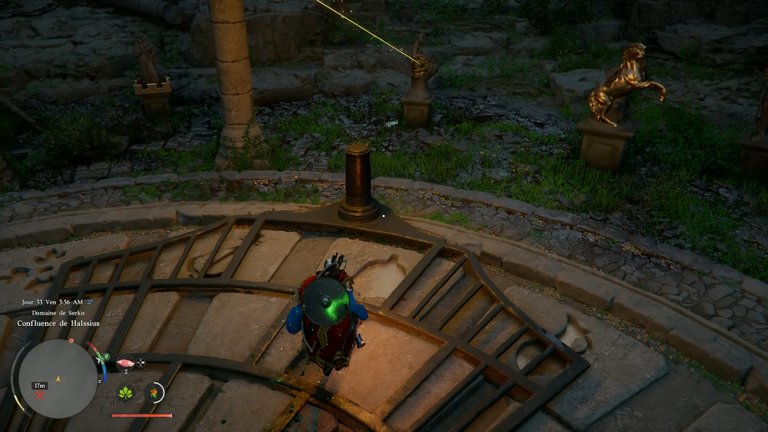This screenshot has height=432, width=768.
Task: Activate the green leaf ability icon
Action: click(125, 393)
